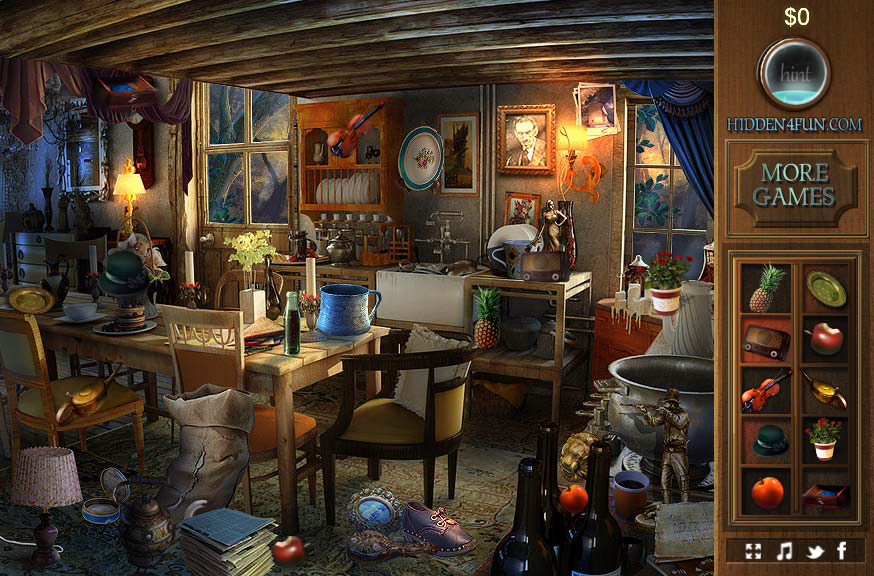Pick the violin item slot

(766, 390)
